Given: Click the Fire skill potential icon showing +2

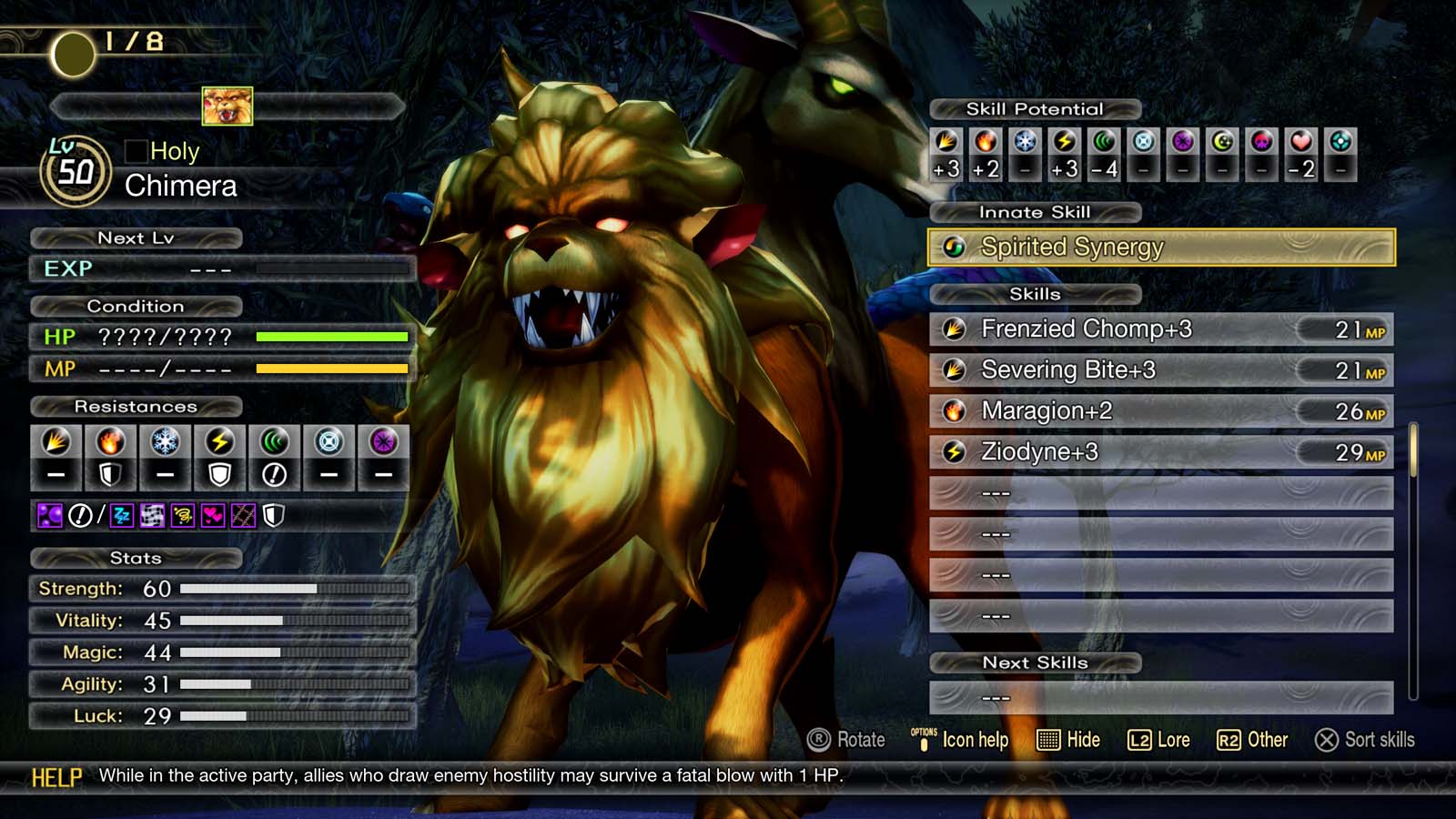Looking at the screenshot, I should [x=984, y=143].
